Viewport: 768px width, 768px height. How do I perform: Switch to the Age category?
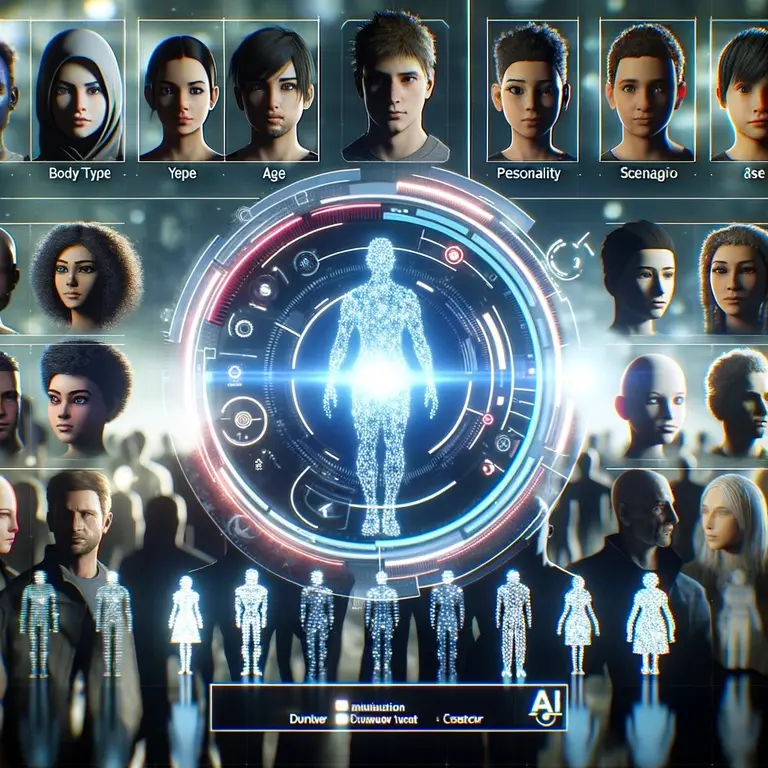273,173
